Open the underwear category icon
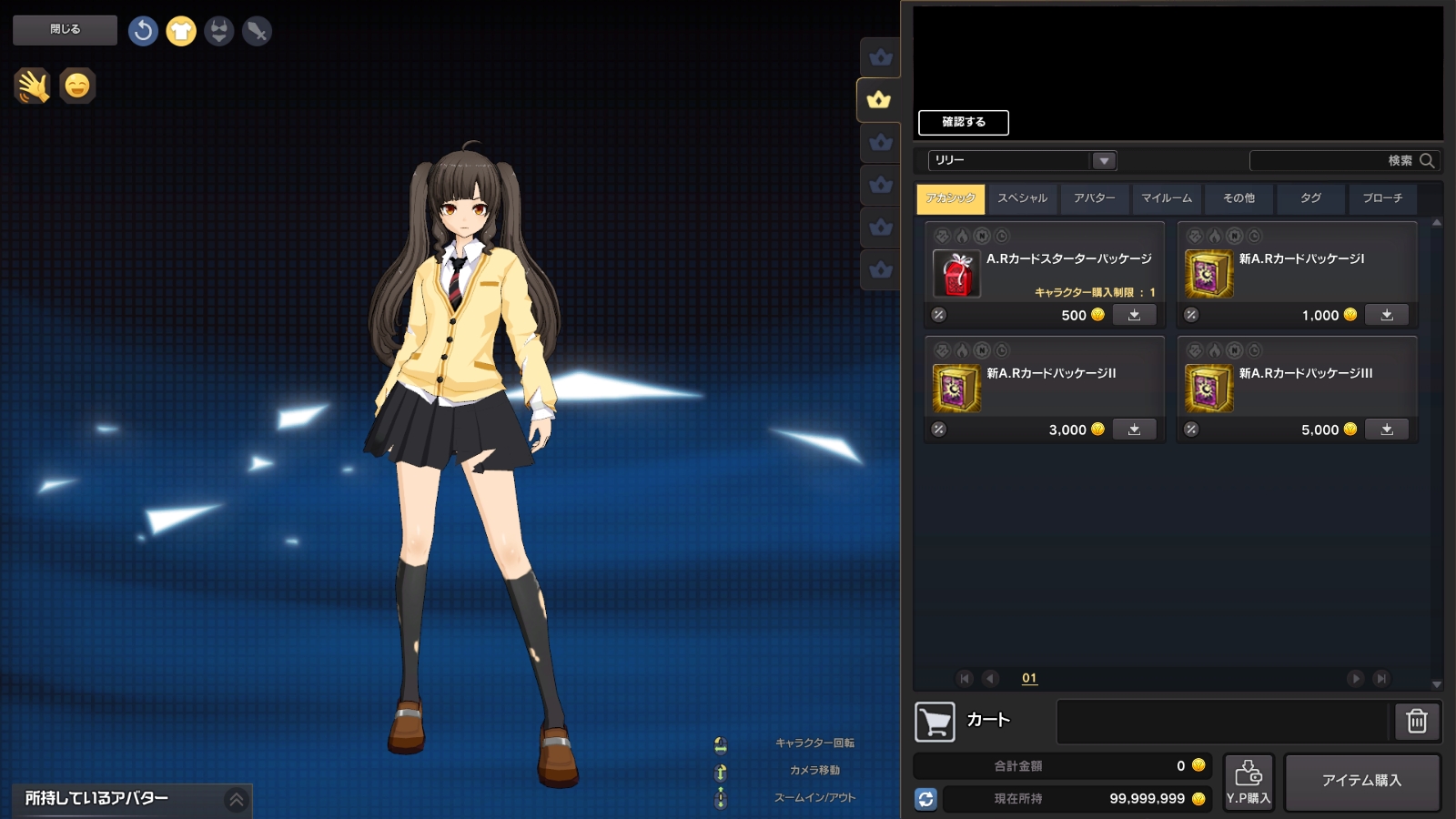1456x819 pixels. (x=217, y=30)
